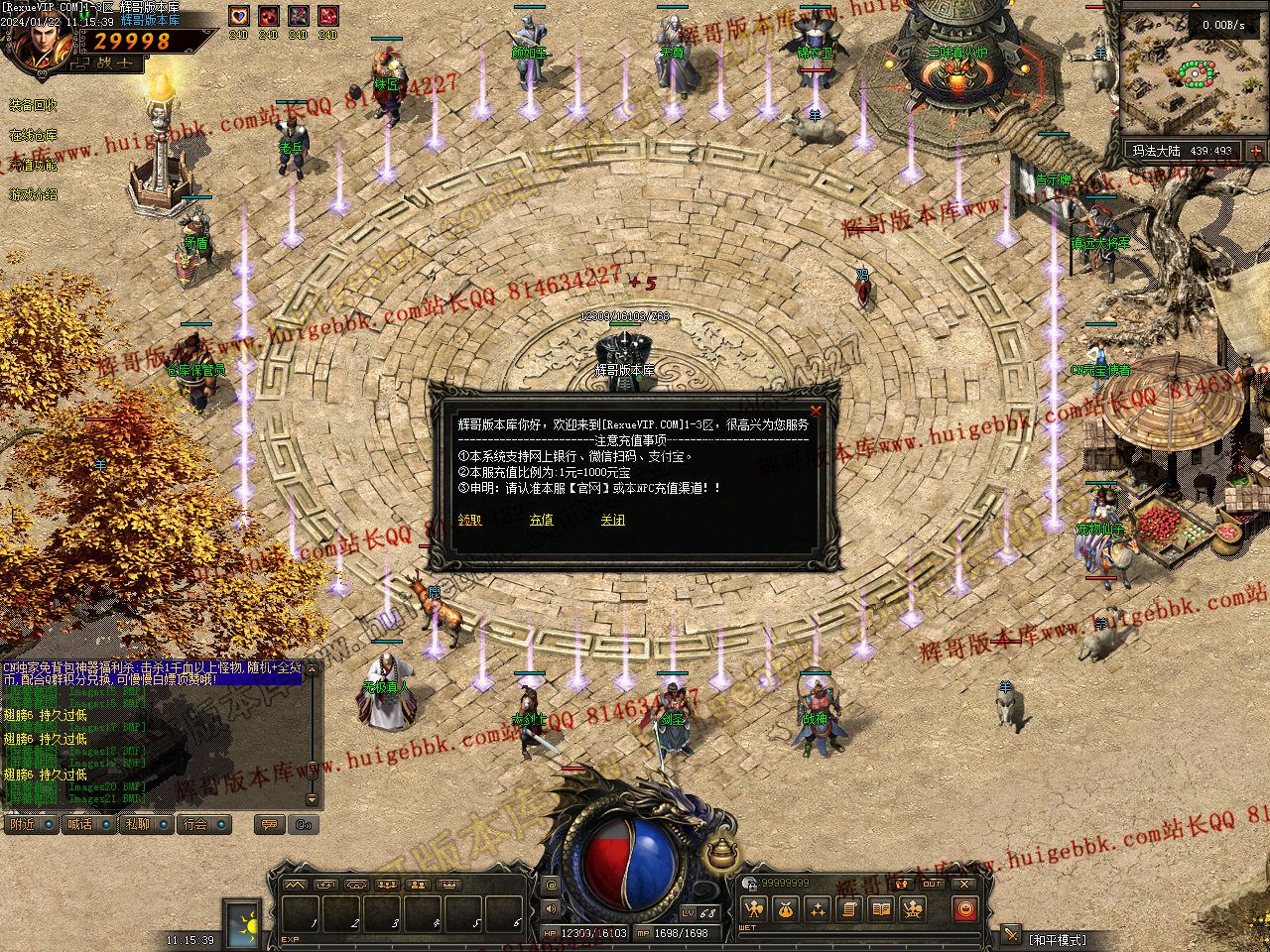Open the character equipment panel icon
This screenshot has width=1270, height=952.
tap(755, 908)
